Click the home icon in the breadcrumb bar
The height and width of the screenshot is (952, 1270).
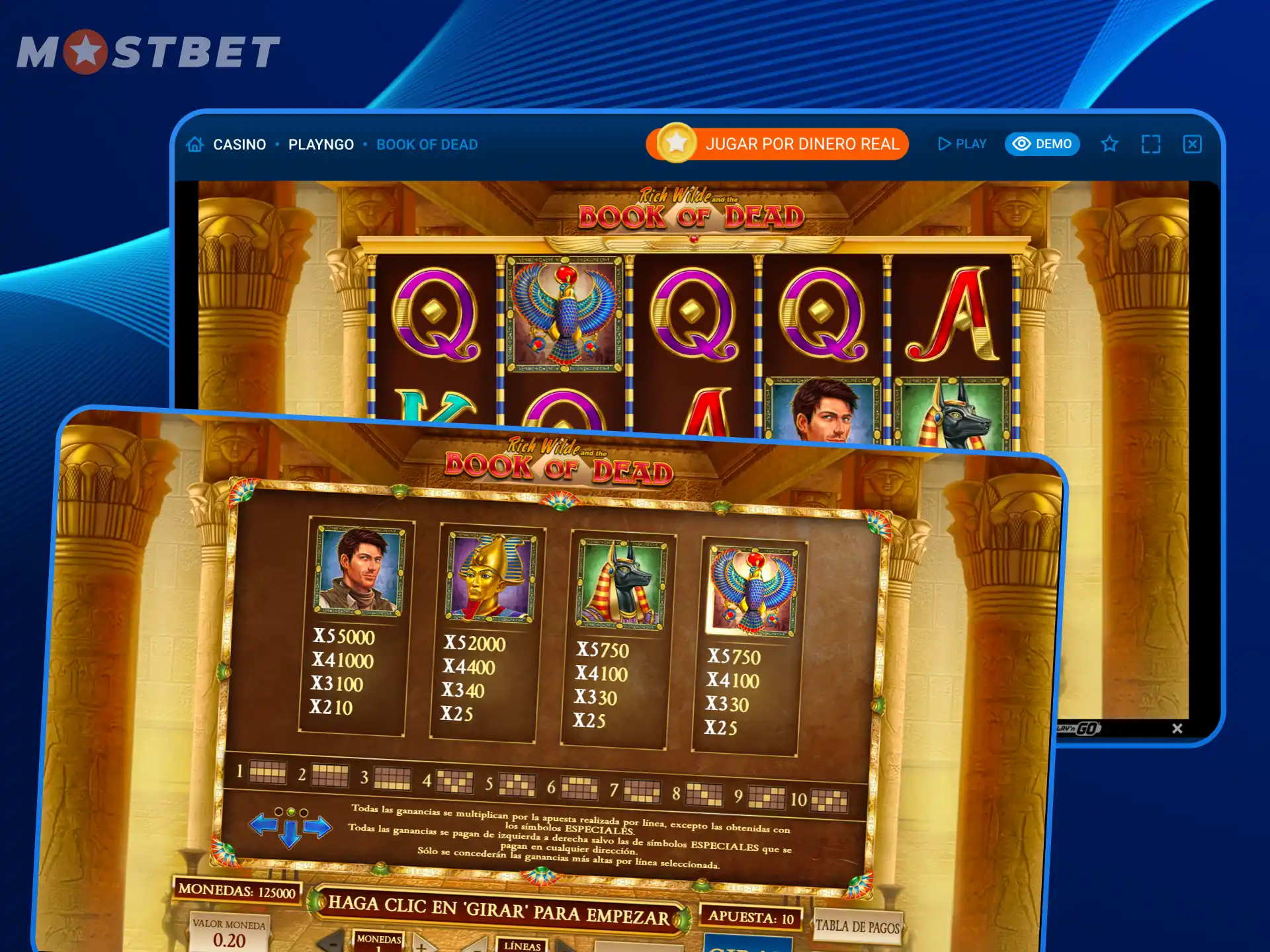click(x=194, y=144)
